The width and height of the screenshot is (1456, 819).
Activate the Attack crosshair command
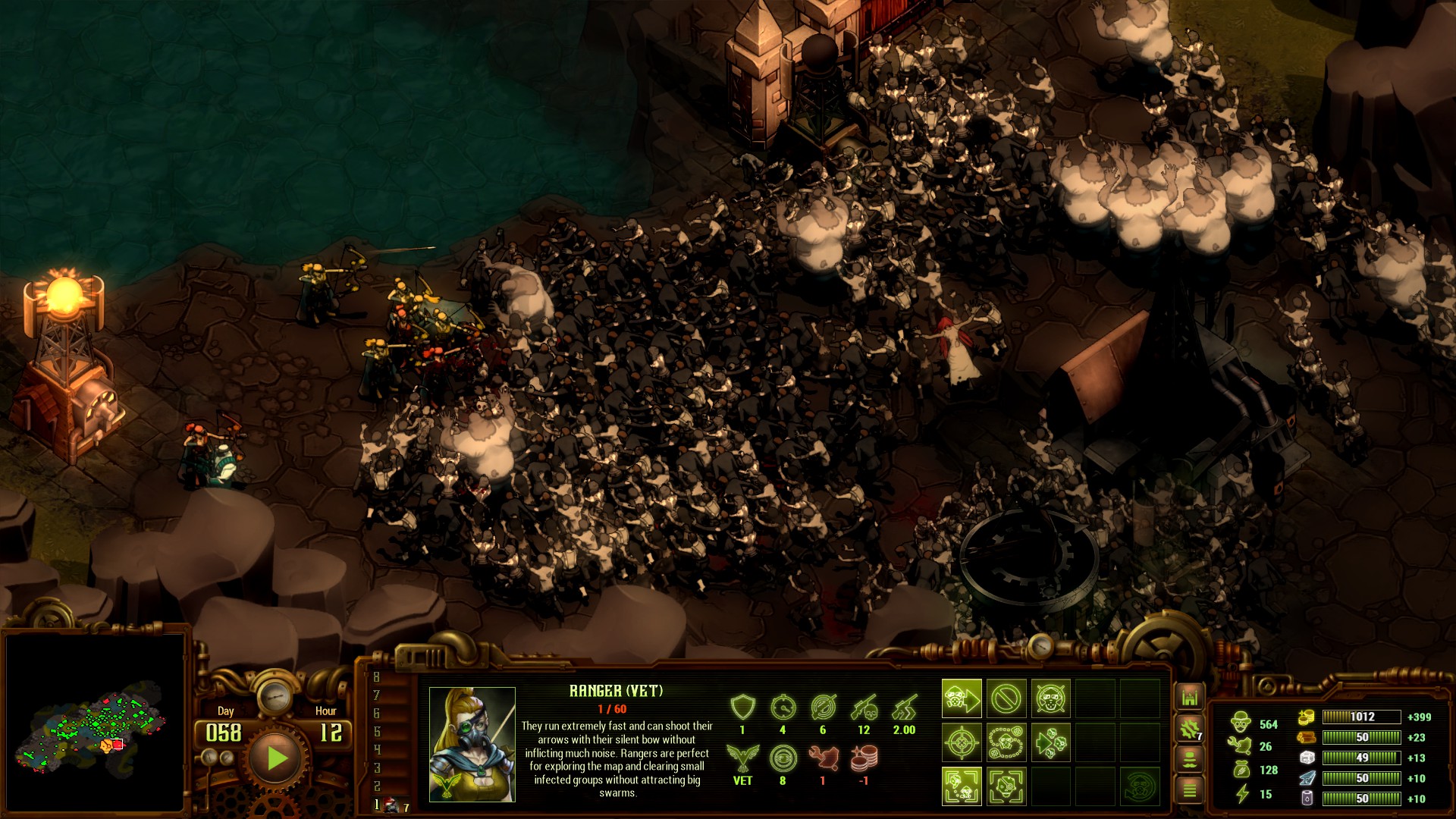point(962,742)
